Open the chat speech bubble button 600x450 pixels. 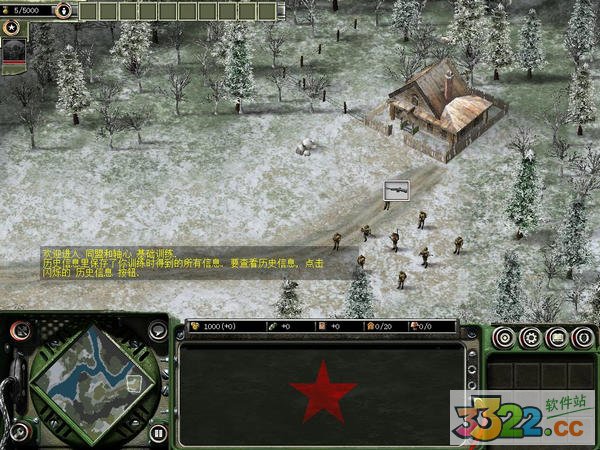point(159,331)
